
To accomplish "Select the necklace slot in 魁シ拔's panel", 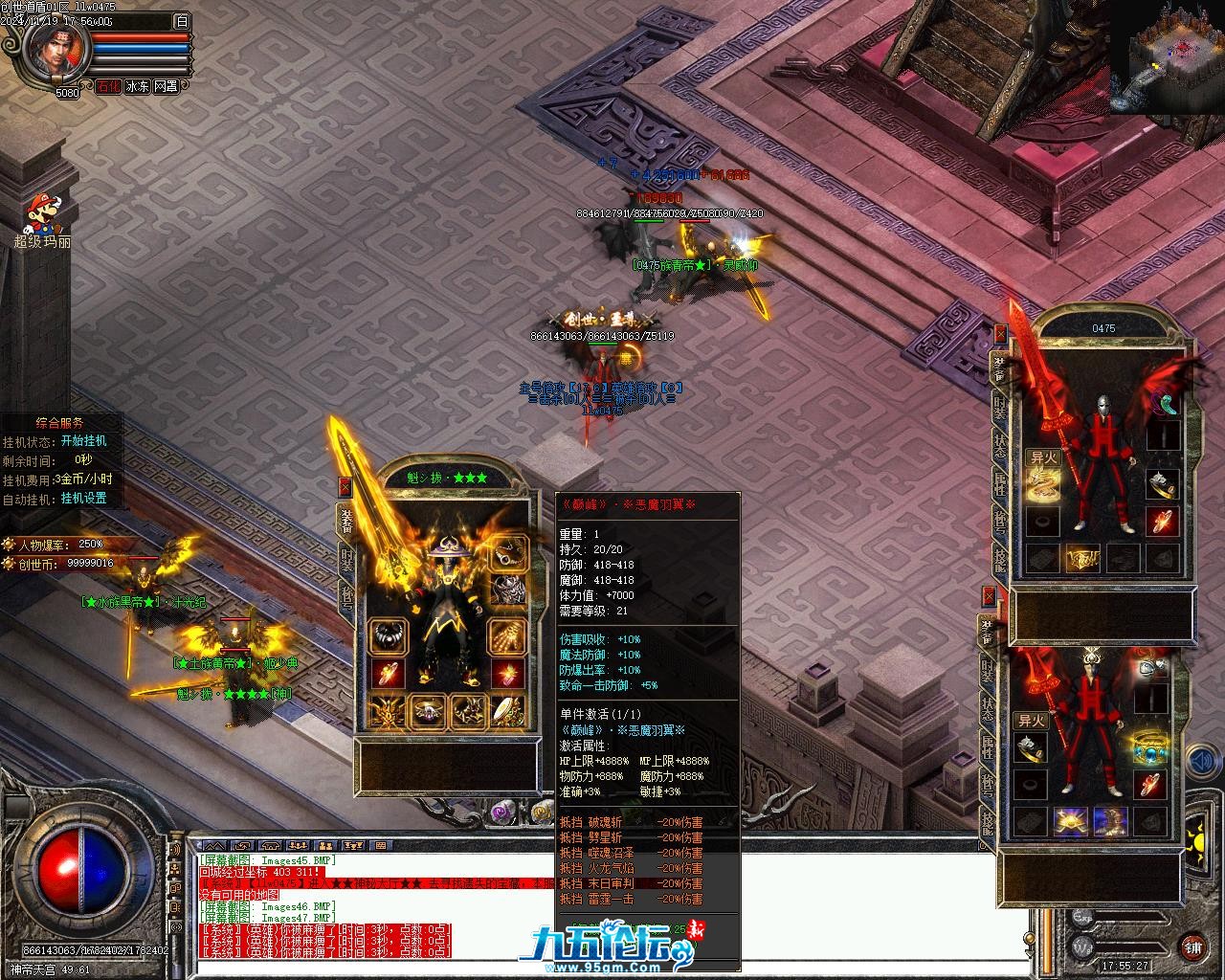I will (510, 553).
